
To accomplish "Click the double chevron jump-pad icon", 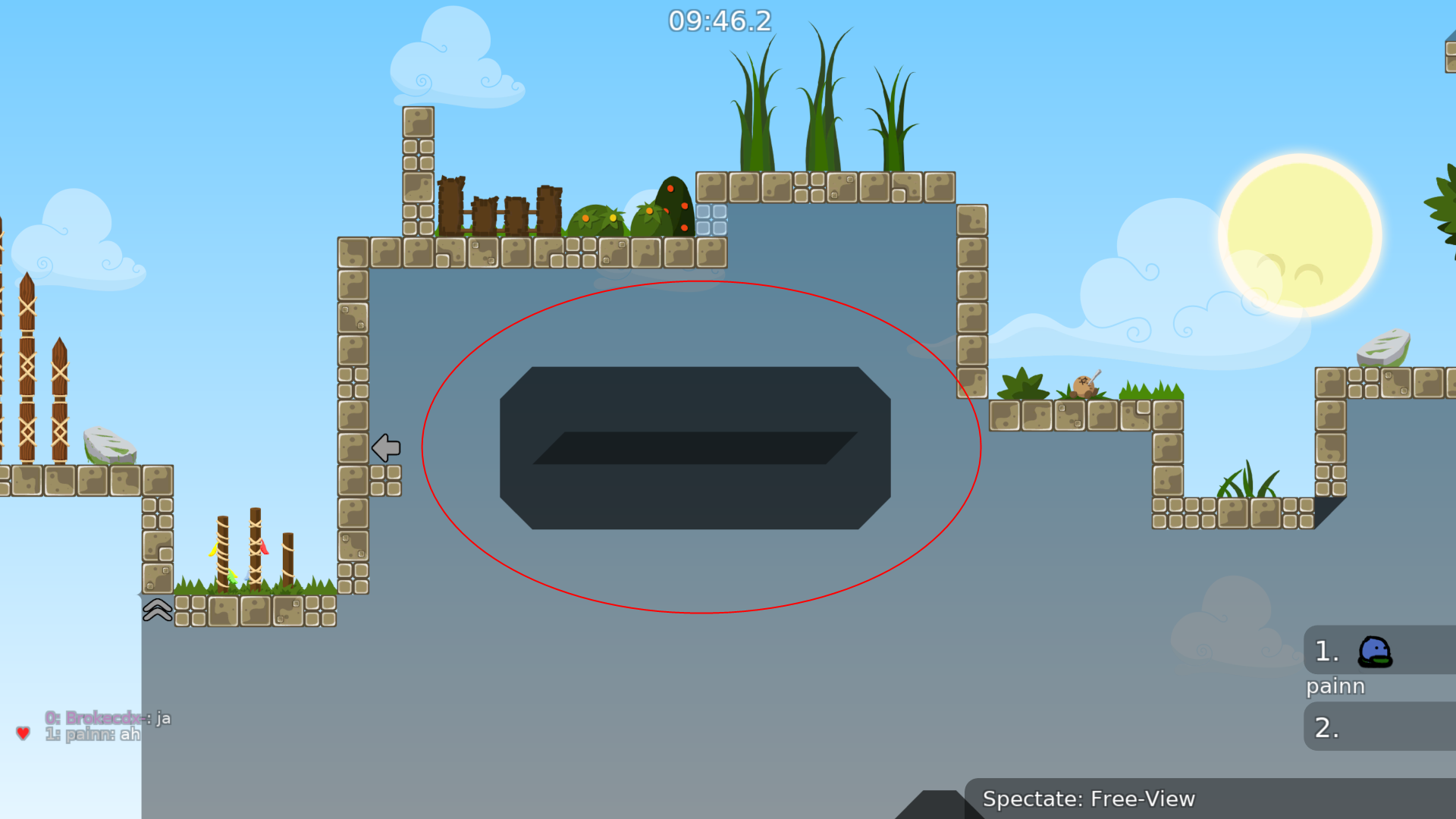I will coord(156,609).
